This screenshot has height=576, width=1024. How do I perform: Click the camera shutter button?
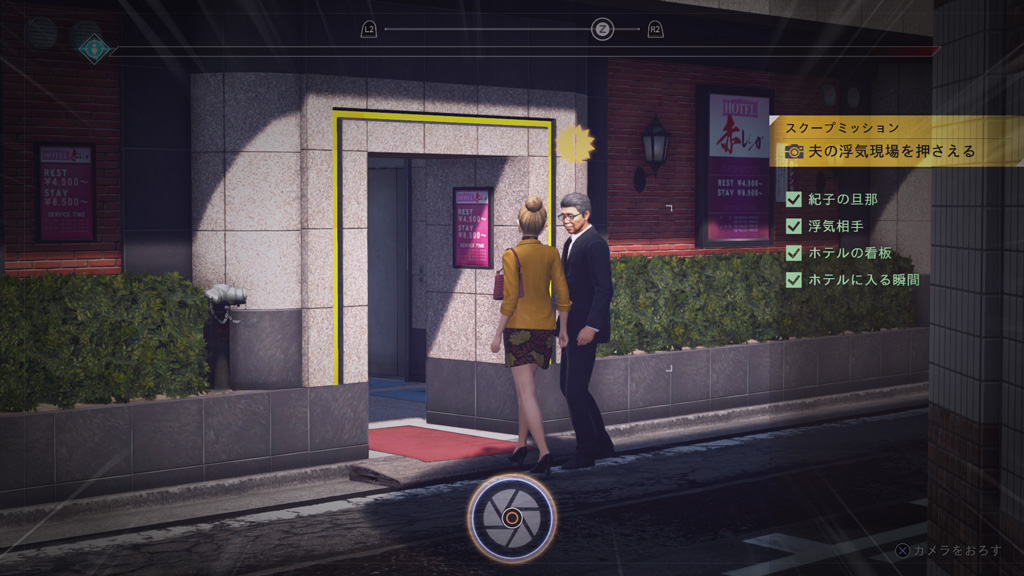511,518
